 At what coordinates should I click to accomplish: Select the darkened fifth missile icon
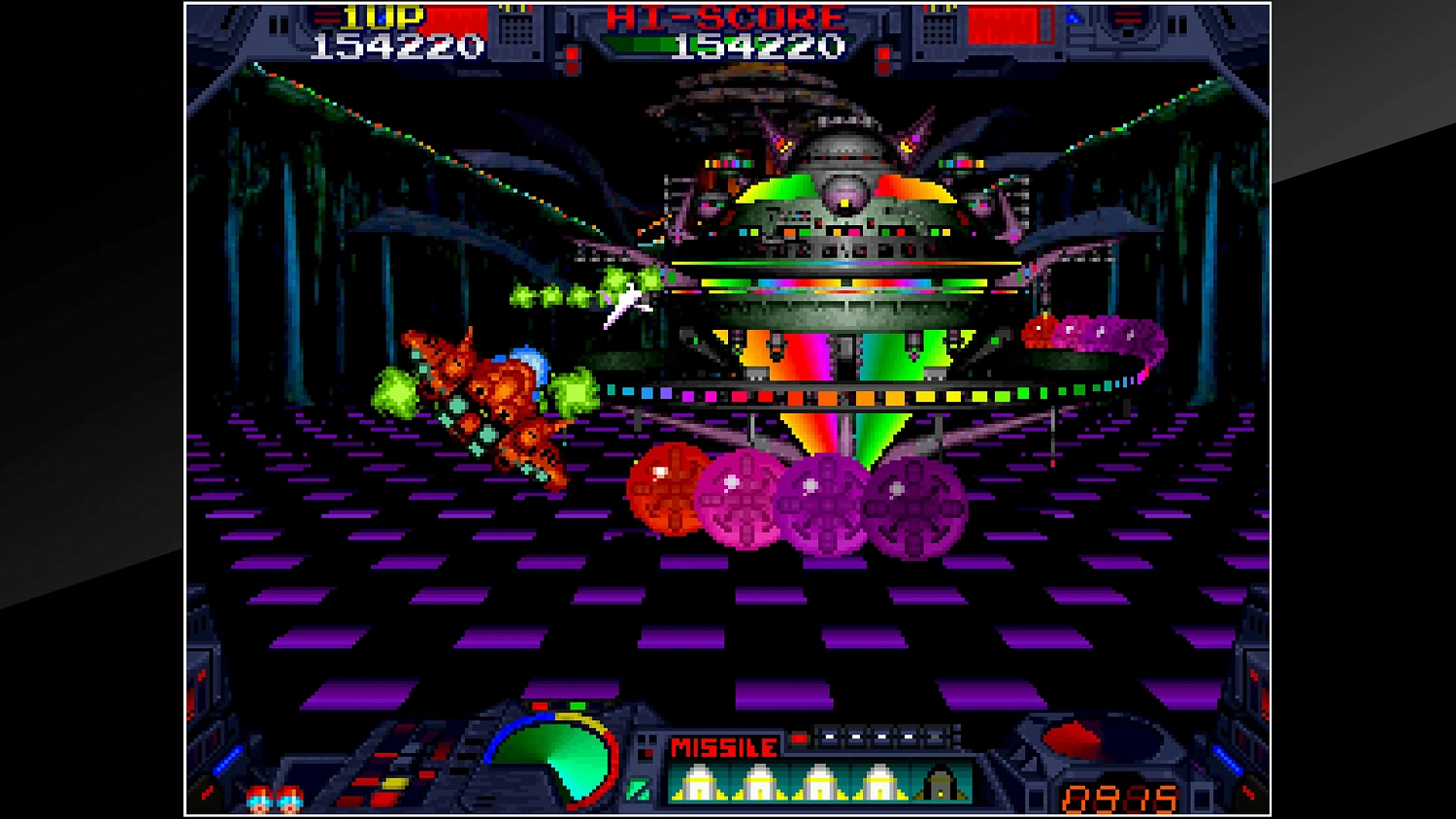pos(940,782)
